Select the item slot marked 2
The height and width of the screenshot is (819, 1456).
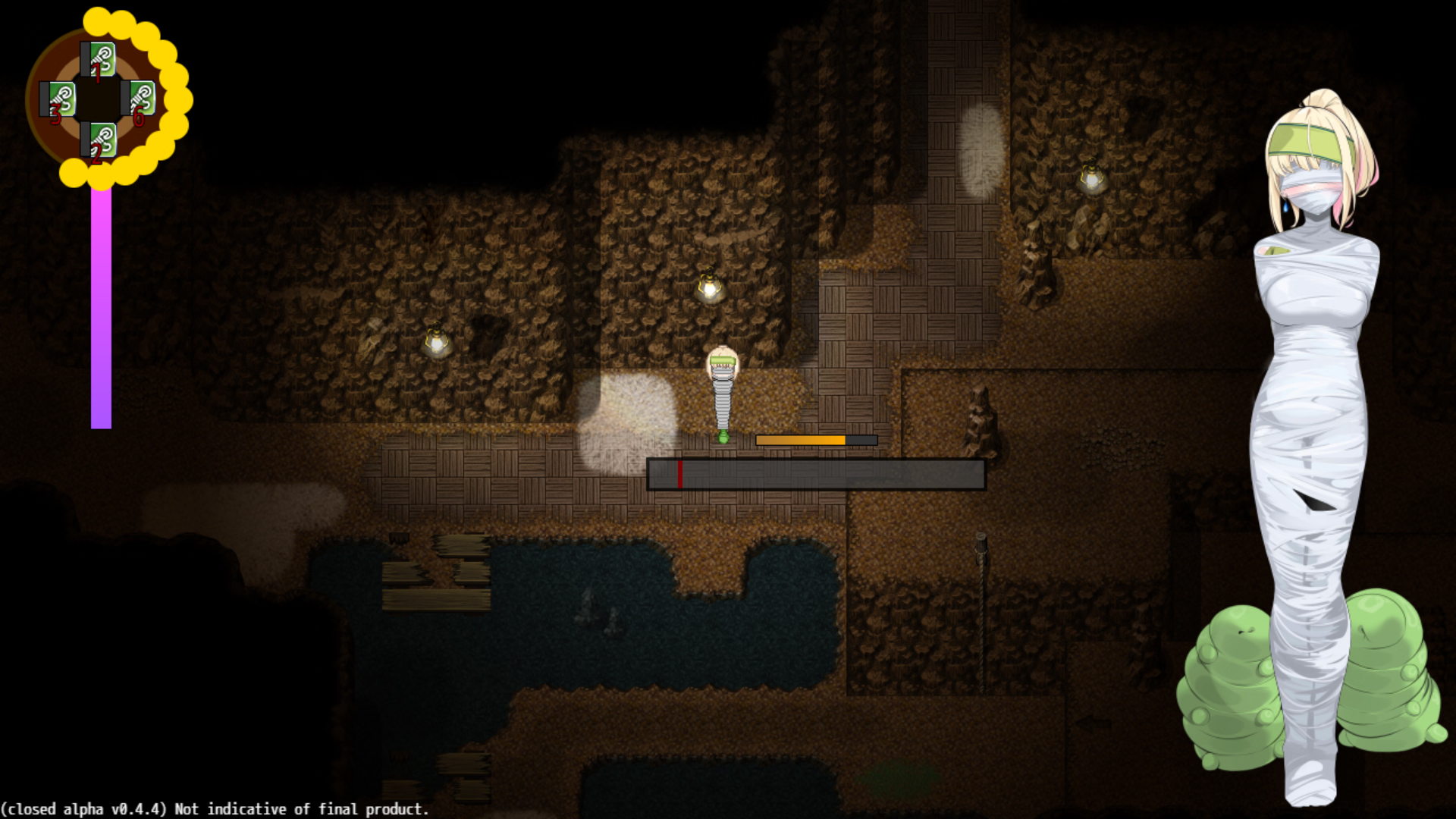pos(99,140)
